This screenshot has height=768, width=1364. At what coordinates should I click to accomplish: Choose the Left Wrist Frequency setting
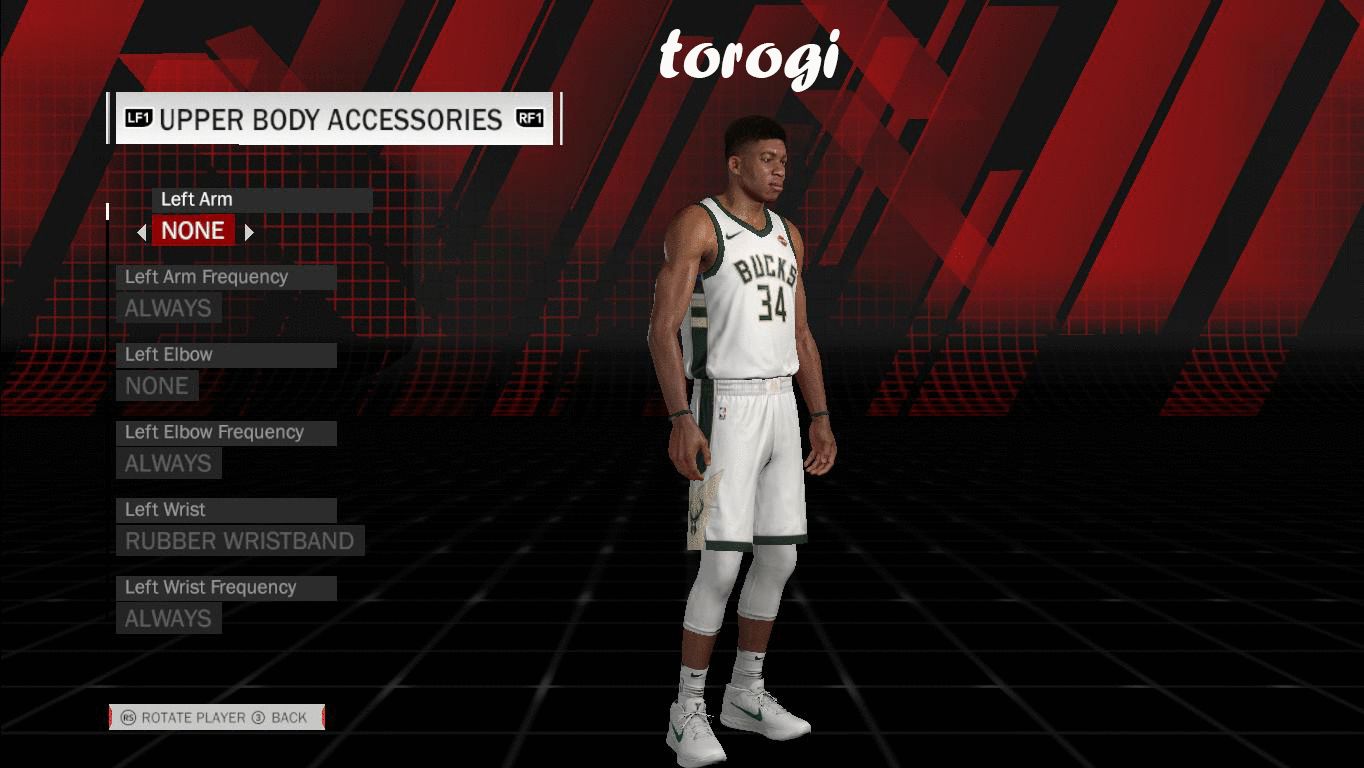[168, 618]
